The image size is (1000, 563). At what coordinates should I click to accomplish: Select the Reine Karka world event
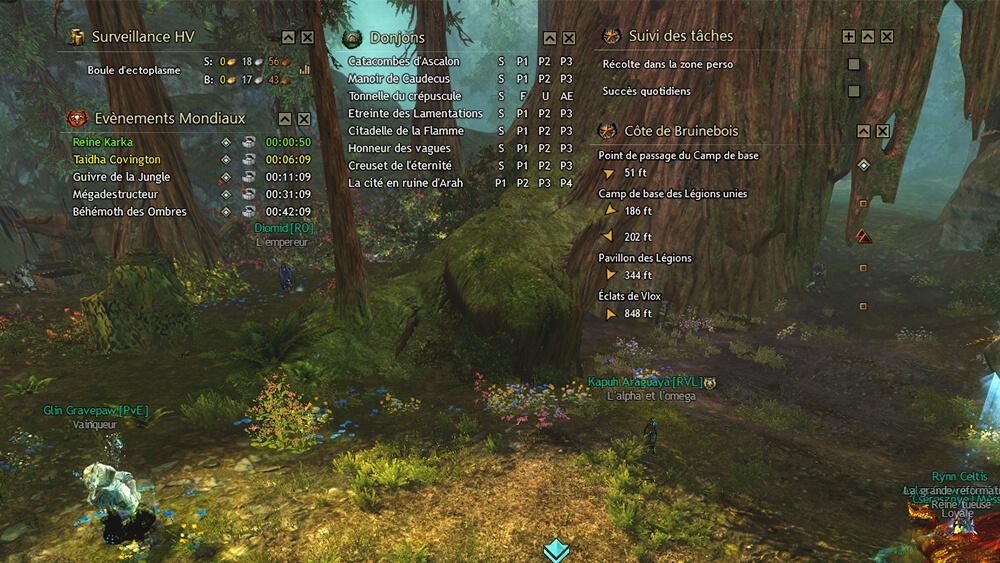[x=103, y=142]
